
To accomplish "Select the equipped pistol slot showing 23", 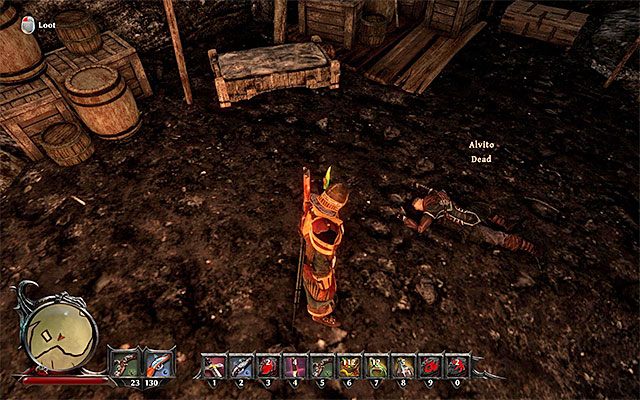I will coord(124,362).
